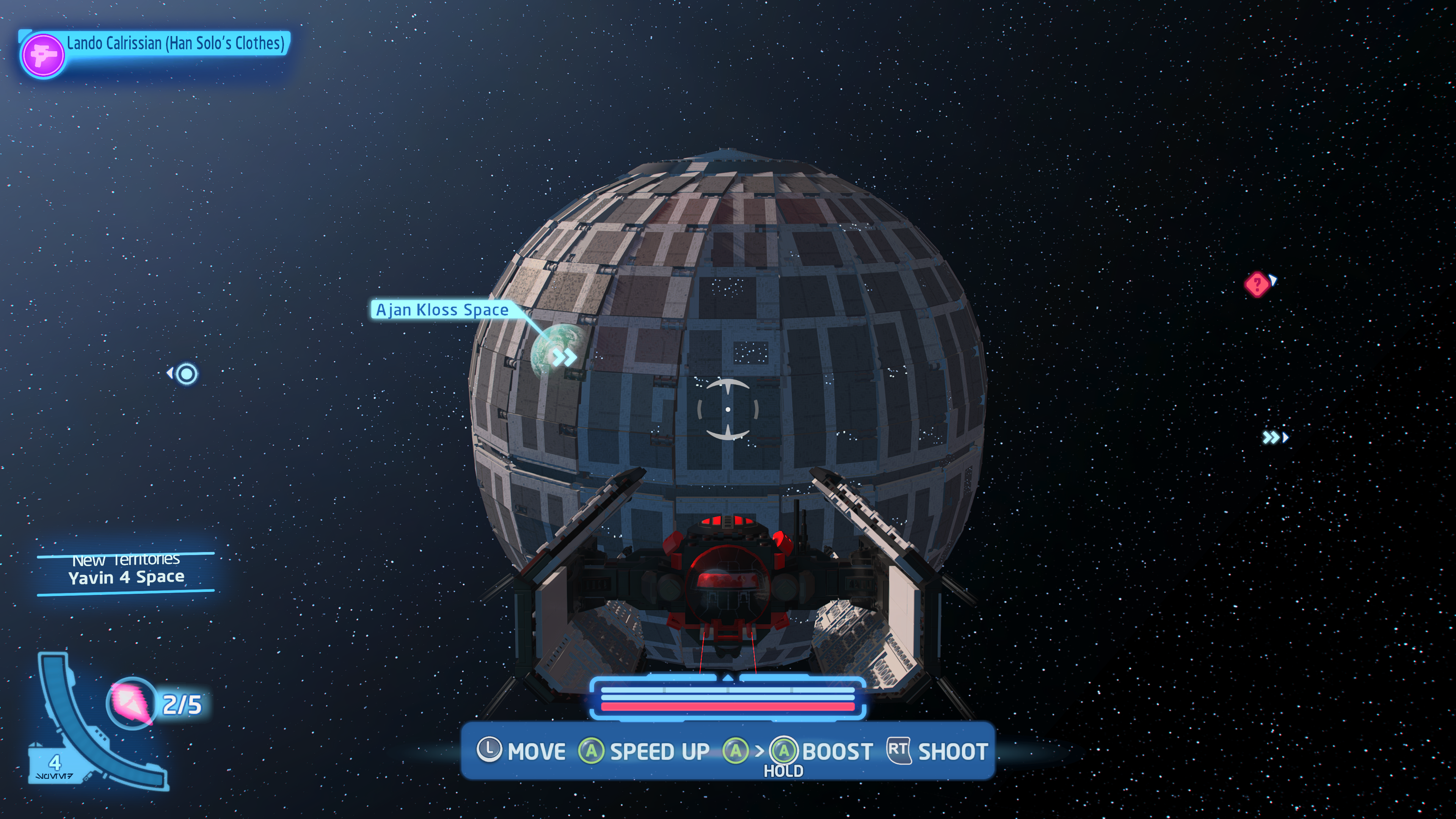Image resolution: width=1456 pixels, height=819 pixels.
Task: Select the pink Kyber brick icon
Action: click(x=132, y=703)
